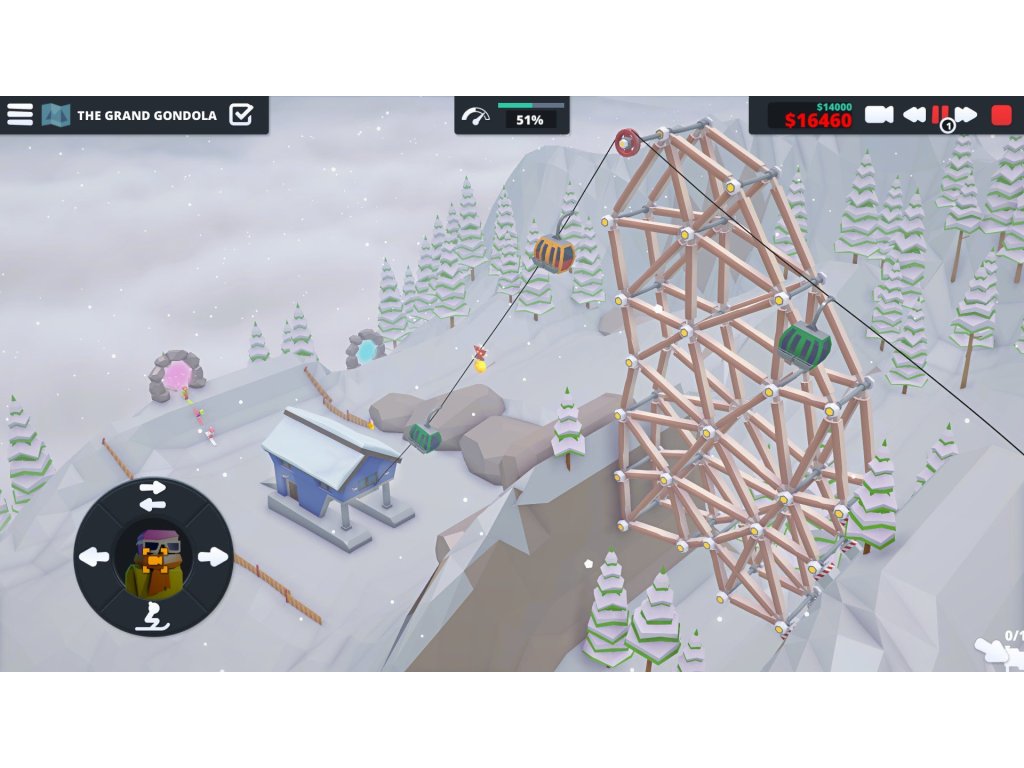
Task: Activate the skier crouch icon on the wheel
Action: pos(153,617)
